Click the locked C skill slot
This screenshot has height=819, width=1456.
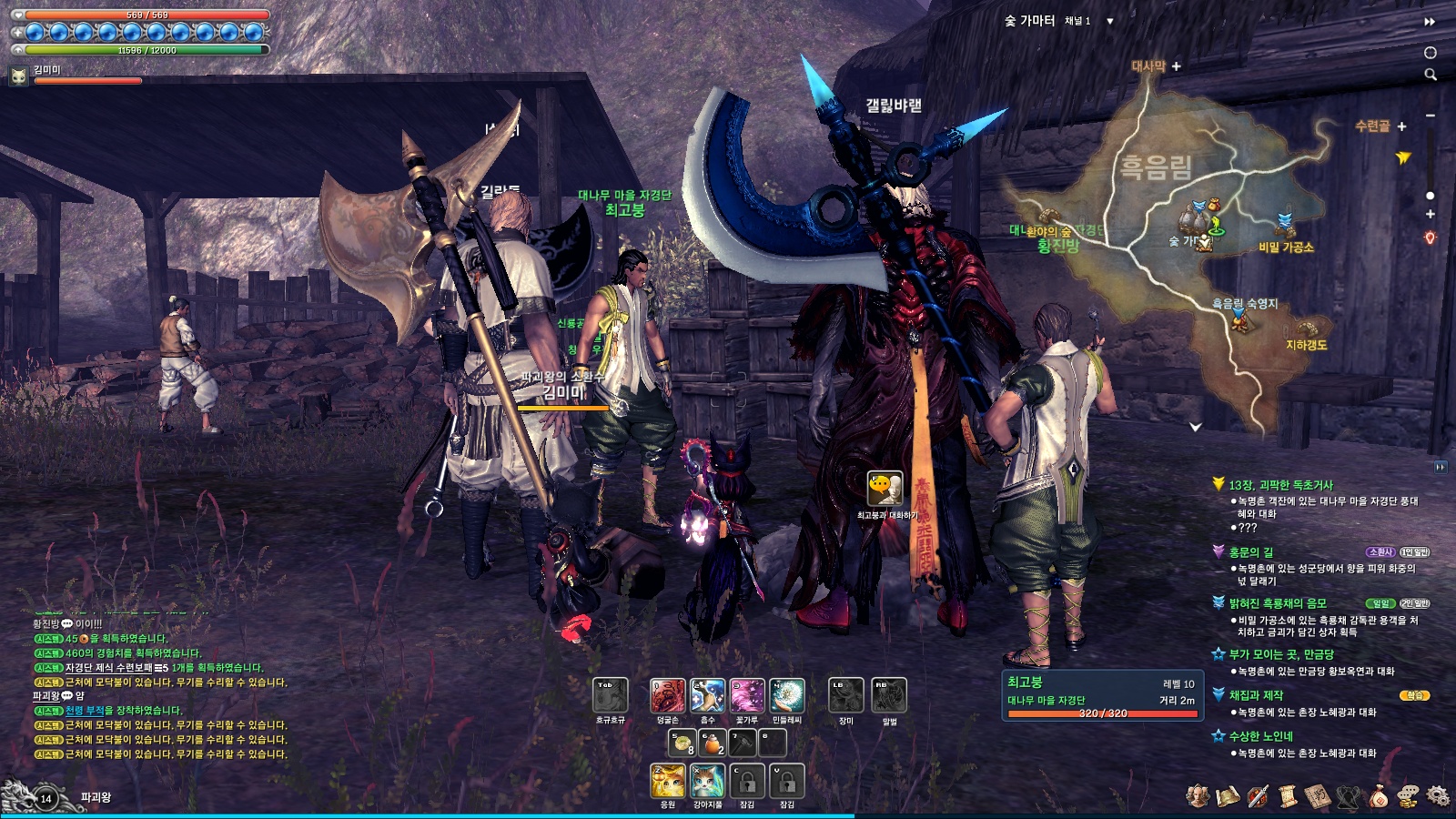(746, 781)
